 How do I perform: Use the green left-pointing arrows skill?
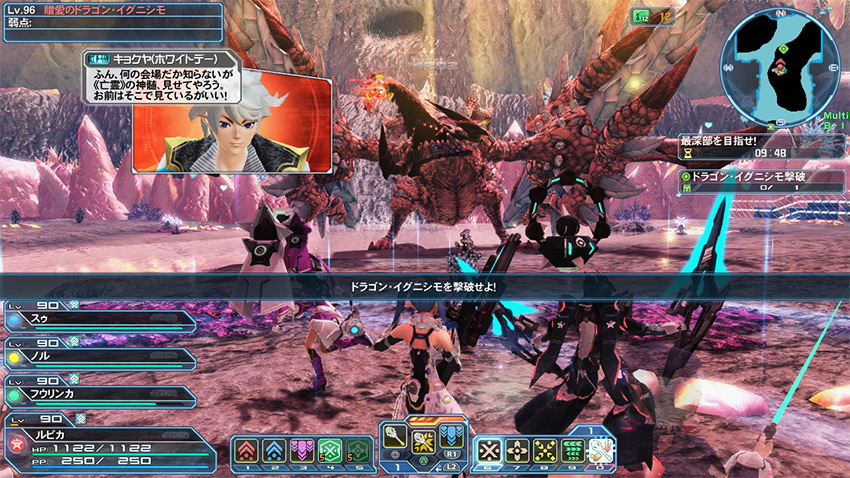click(574, 452)
